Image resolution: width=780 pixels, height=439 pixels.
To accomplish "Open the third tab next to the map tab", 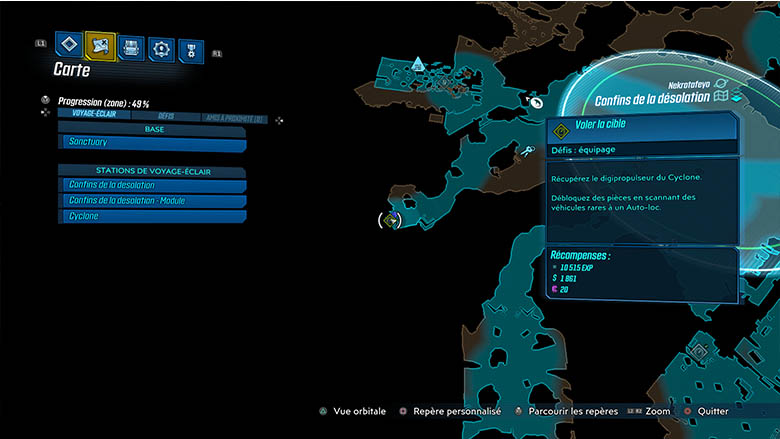I will (131, 47).
